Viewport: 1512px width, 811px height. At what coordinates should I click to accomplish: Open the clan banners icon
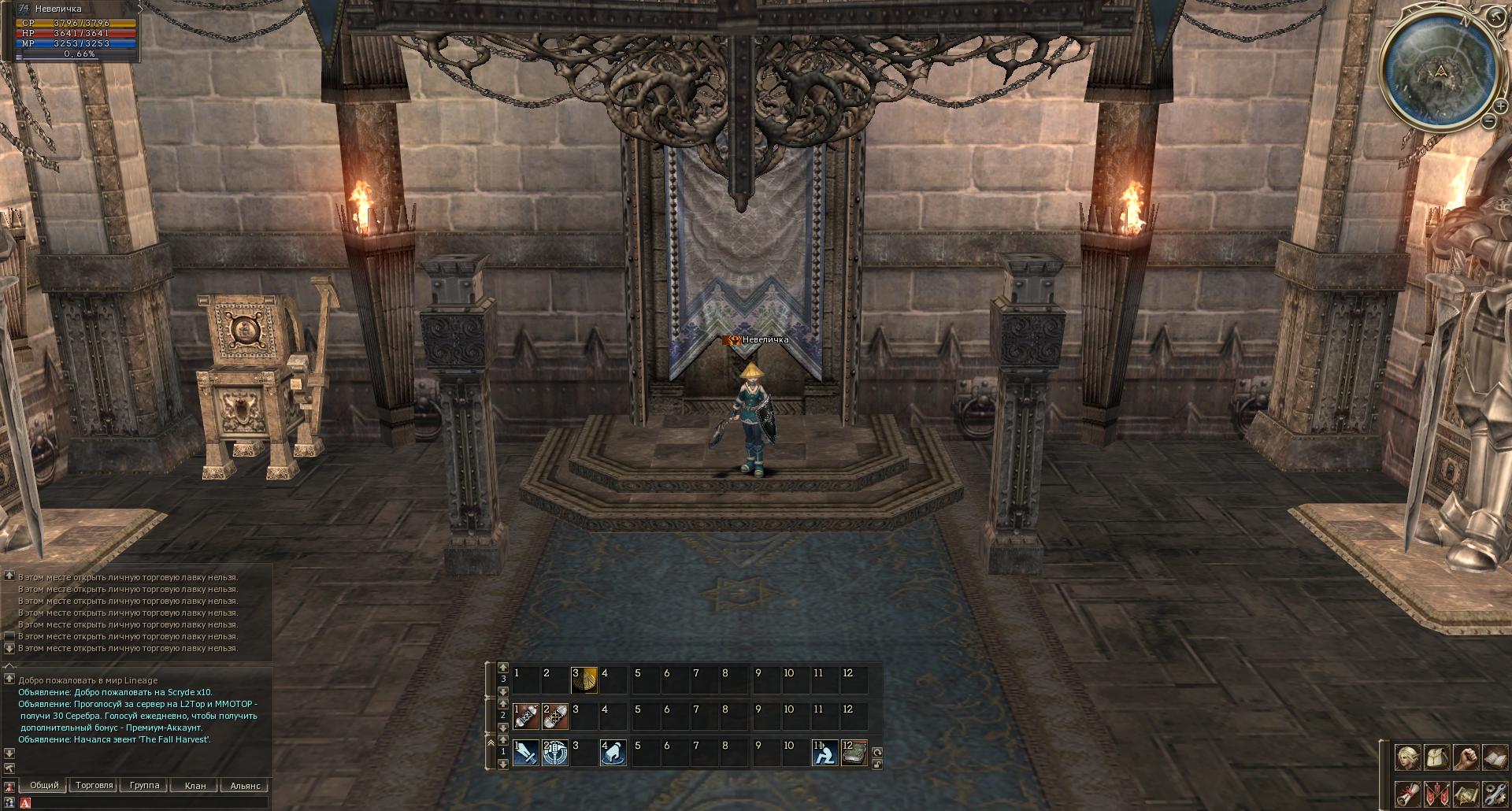tap(1437, 793)
